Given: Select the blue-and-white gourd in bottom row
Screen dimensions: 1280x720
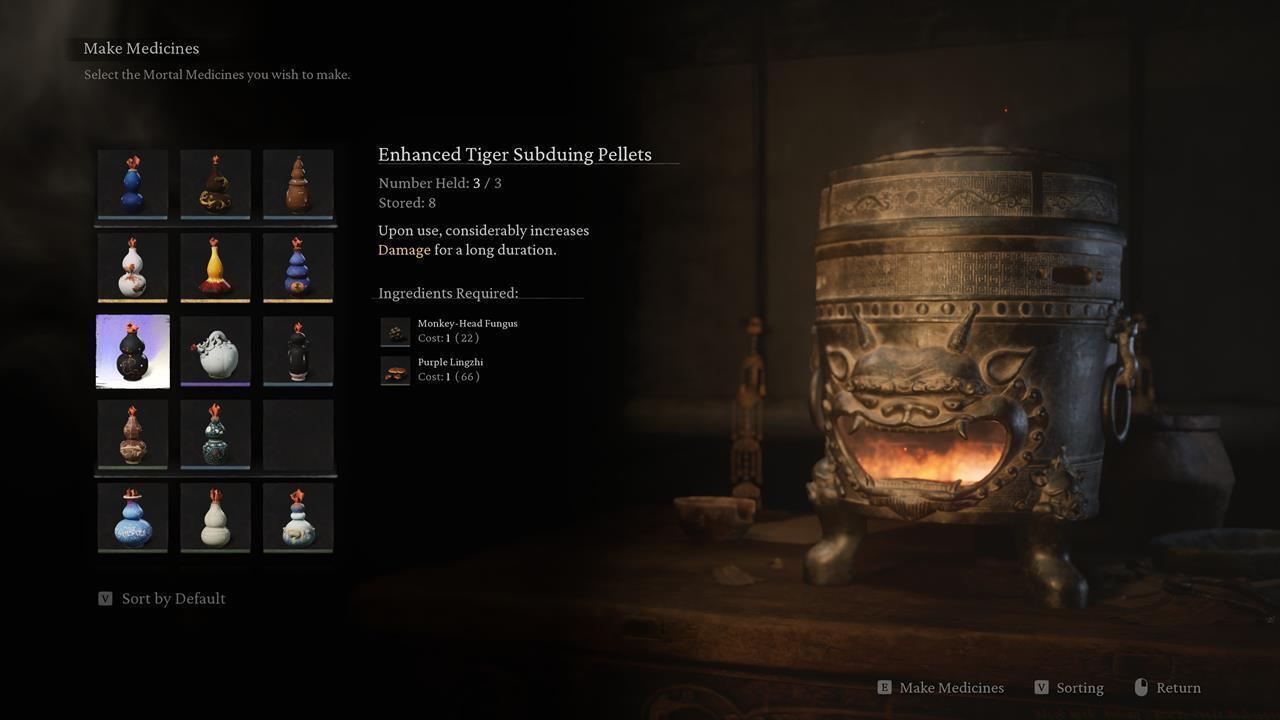Looking at the screenshot, I should (133, 517).
